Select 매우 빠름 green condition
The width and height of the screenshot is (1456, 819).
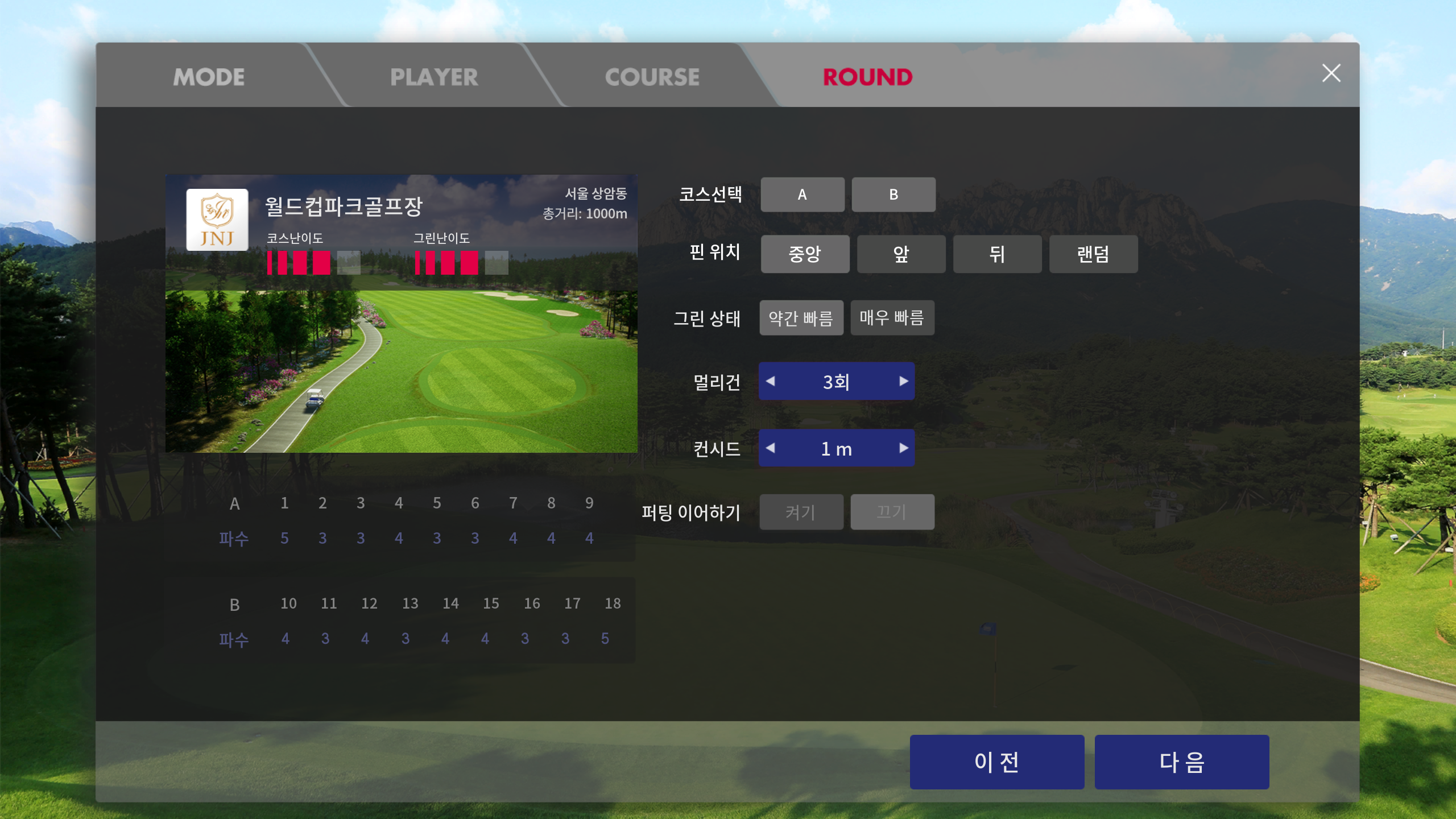tap(892, 318)
